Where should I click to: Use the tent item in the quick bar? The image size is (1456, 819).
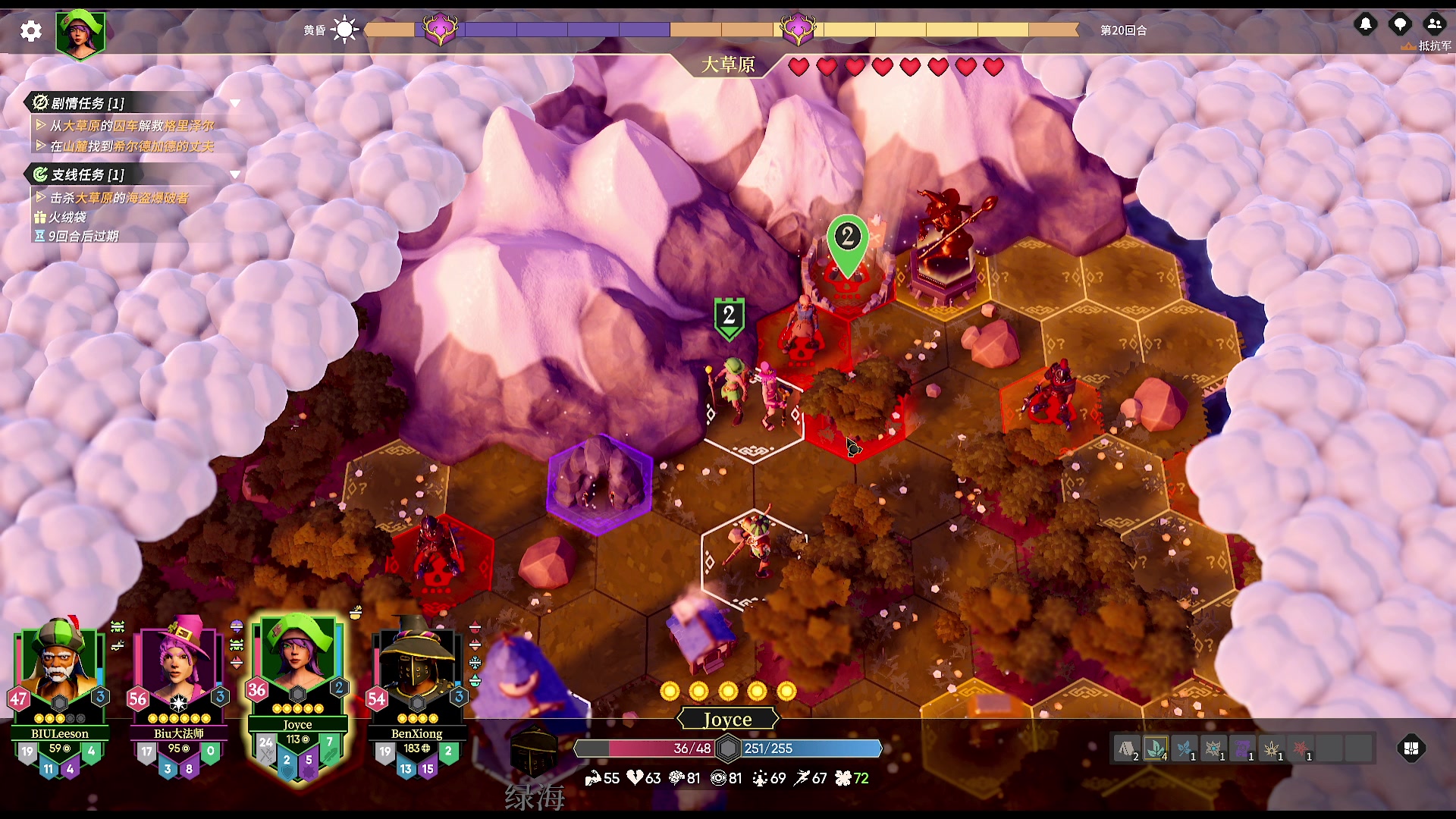(1126, 749)
